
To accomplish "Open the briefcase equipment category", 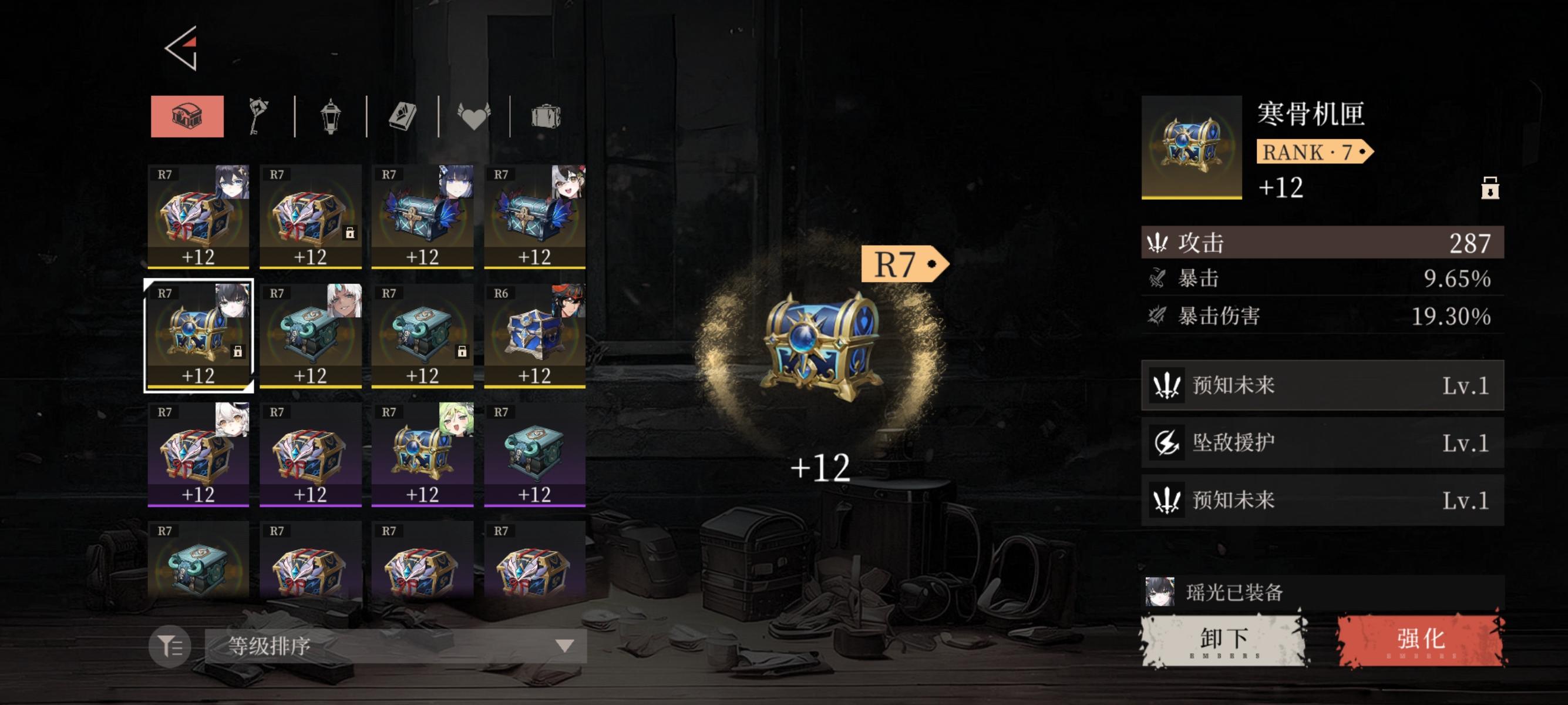I will click(x=550, y=116).
